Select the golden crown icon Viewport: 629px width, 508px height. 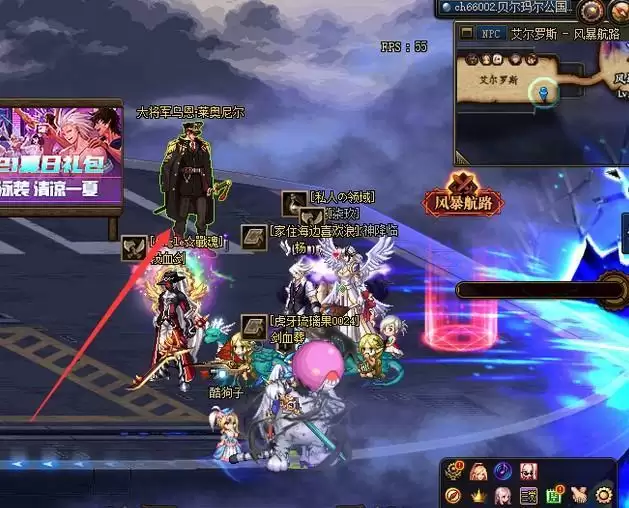pos(478,494)
